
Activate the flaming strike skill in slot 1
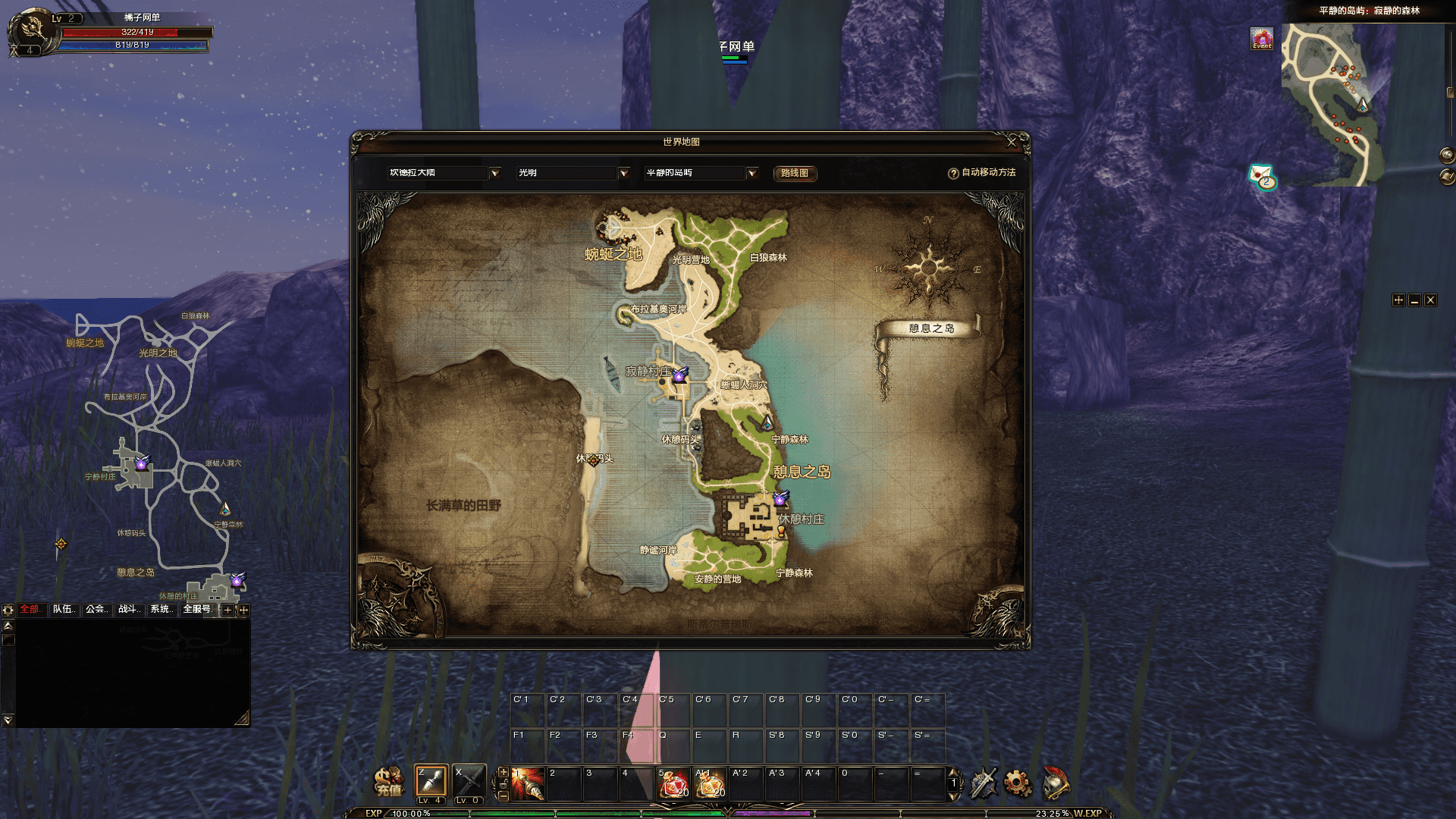528,784
